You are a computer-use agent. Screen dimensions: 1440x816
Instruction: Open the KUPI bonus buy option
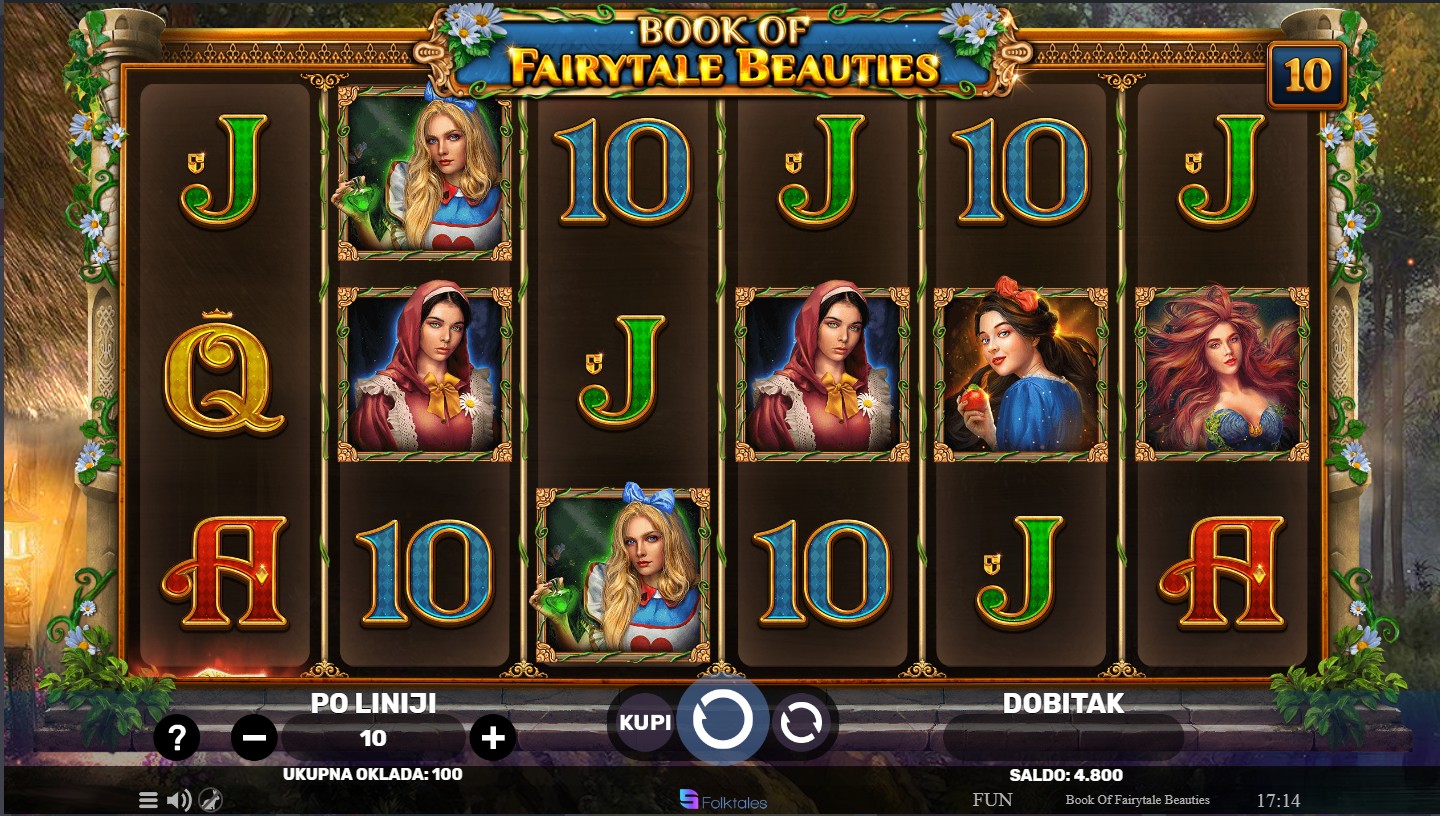[645, 721]
